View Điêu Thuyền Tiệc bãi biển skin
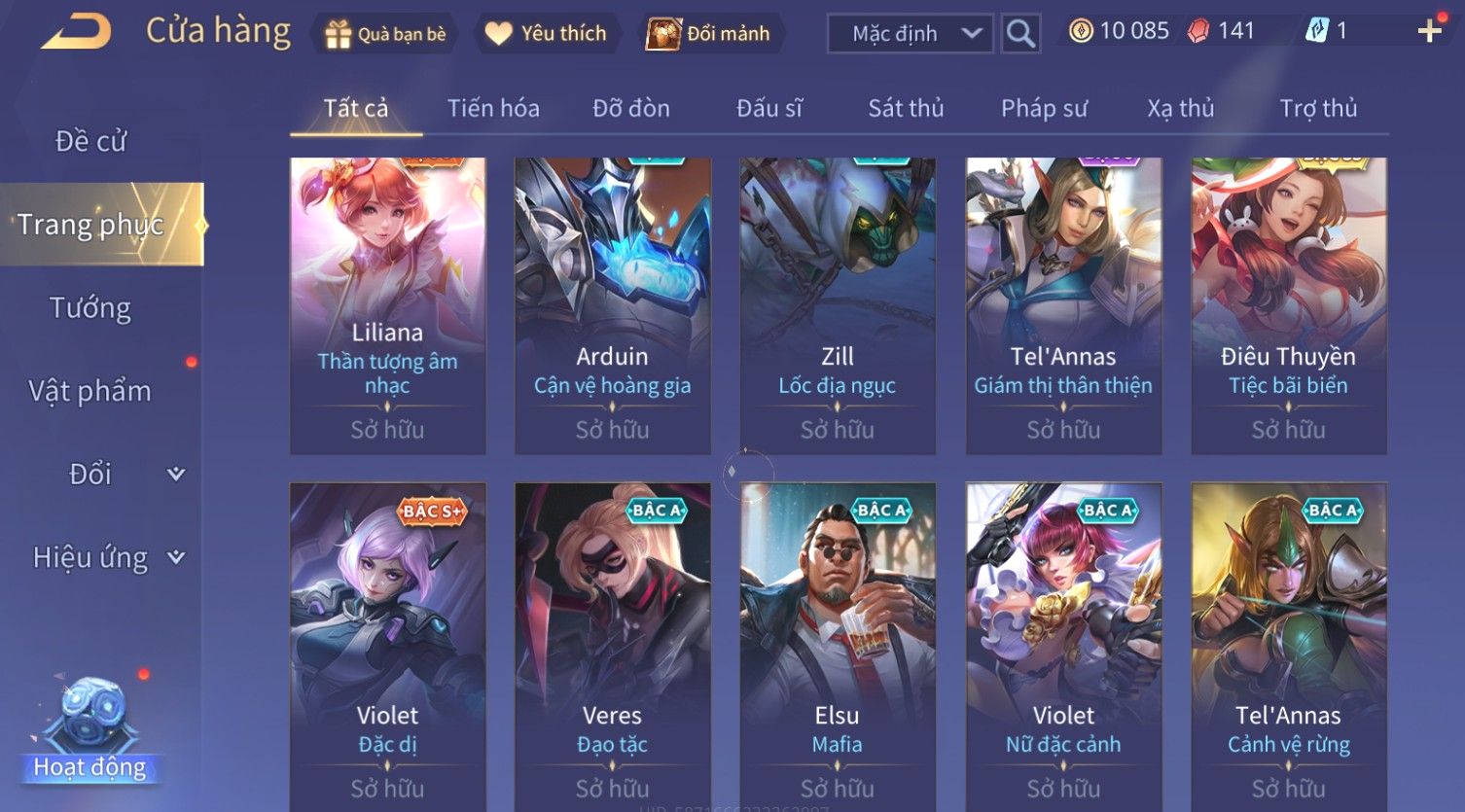The image size is (1465, 812). click(1288, 305)
